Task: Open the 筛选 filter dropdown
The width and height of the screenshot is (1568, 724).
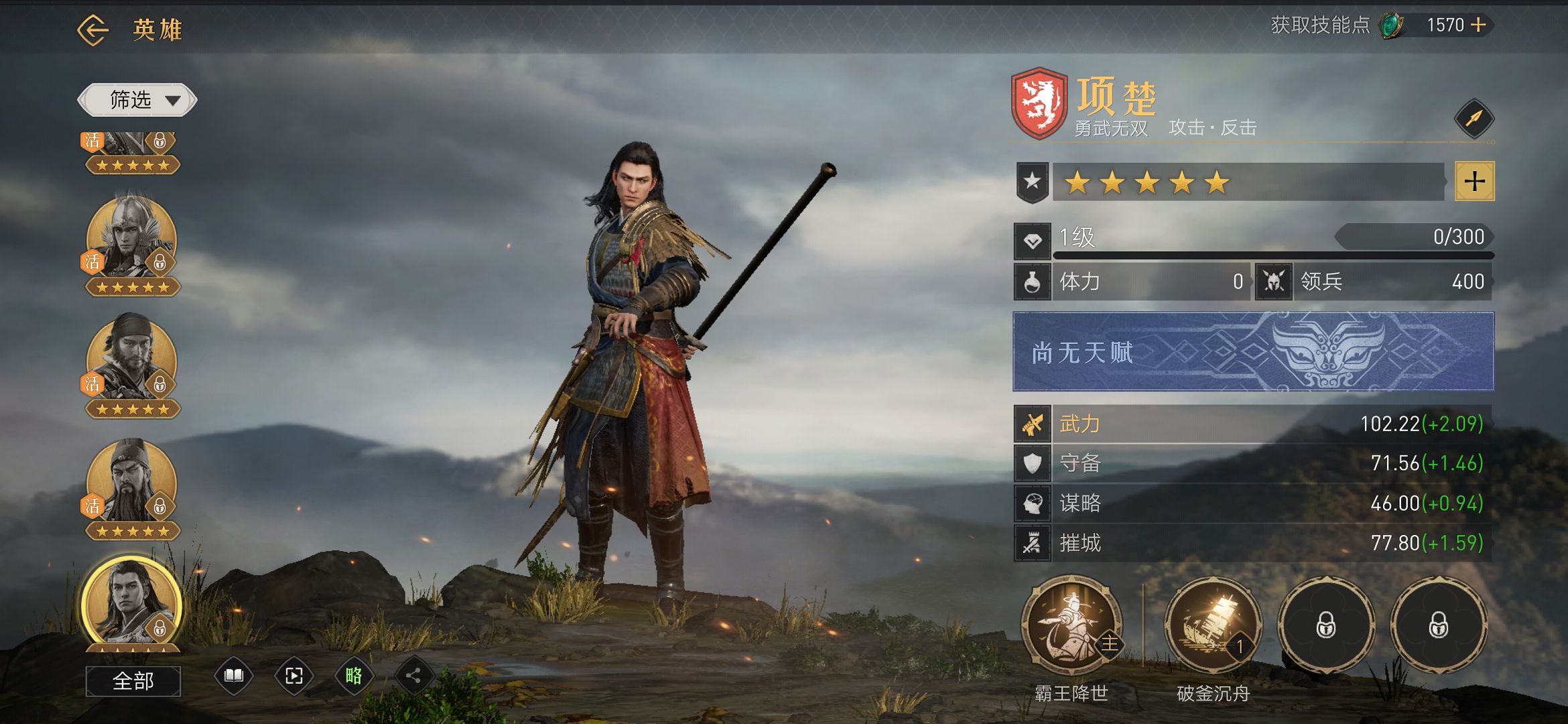Action: point(137,101)
